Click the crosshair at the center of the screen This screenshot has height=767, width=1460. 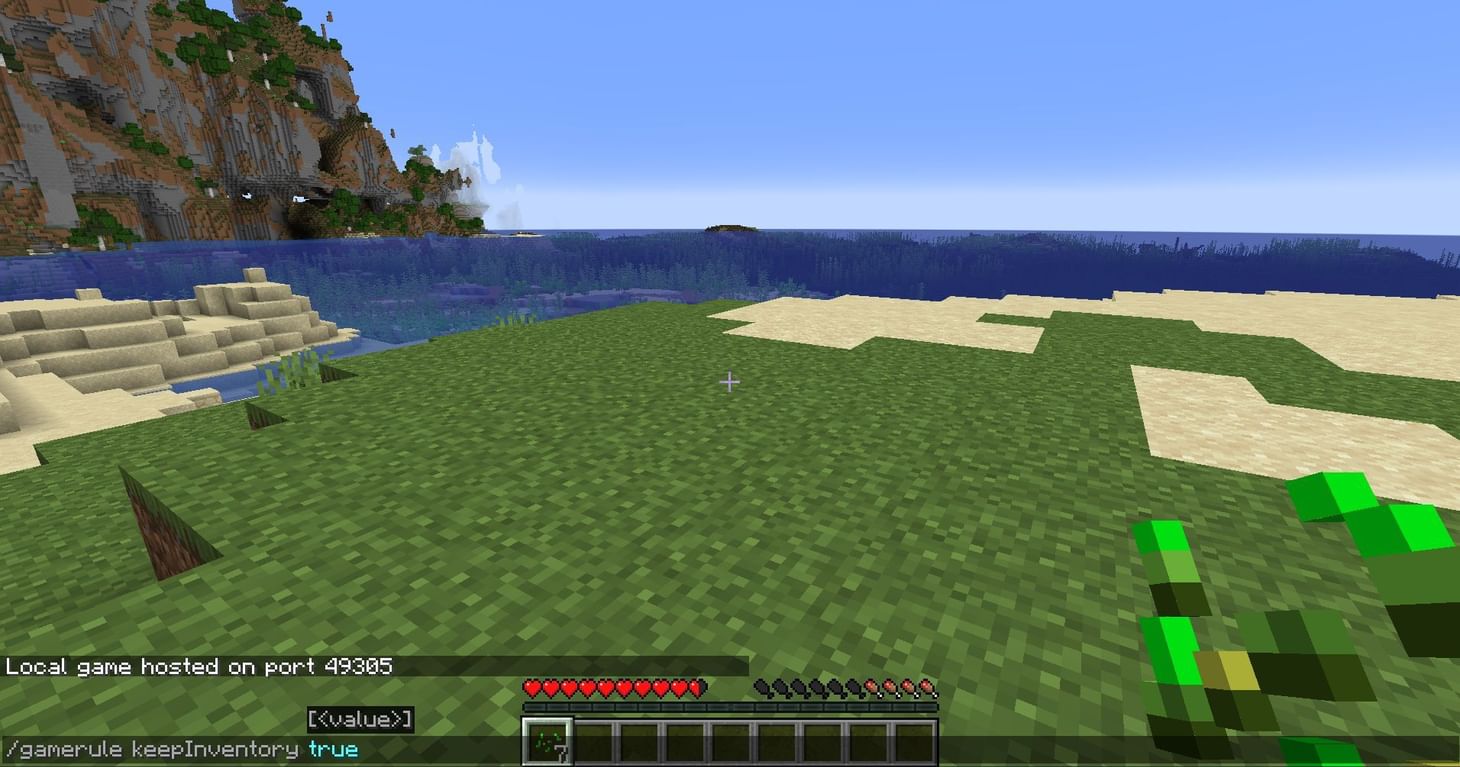click(730, 381)
